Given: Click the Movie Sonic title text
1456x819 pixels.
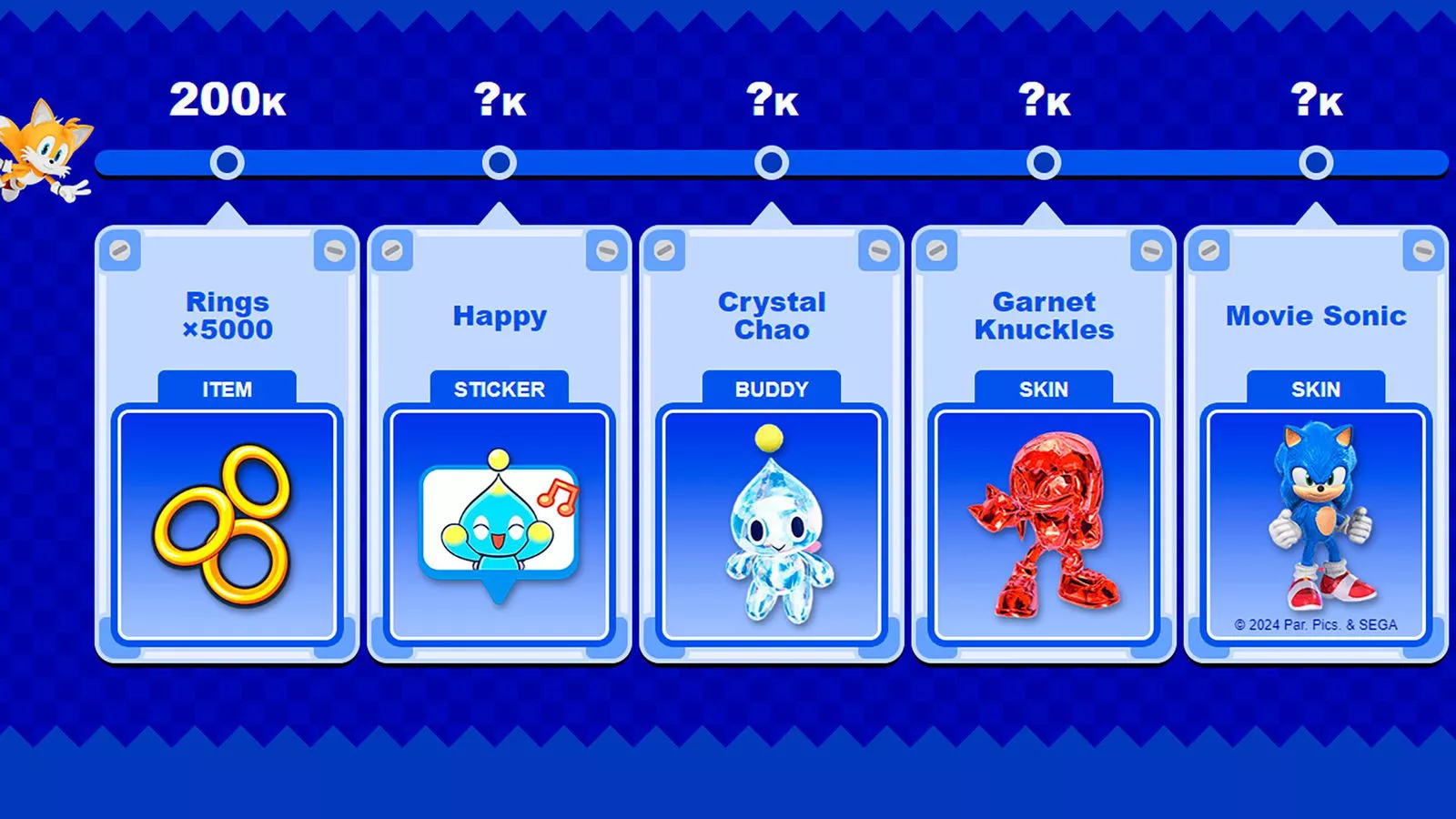Looking at the screenshot, I should (1315, 316).
